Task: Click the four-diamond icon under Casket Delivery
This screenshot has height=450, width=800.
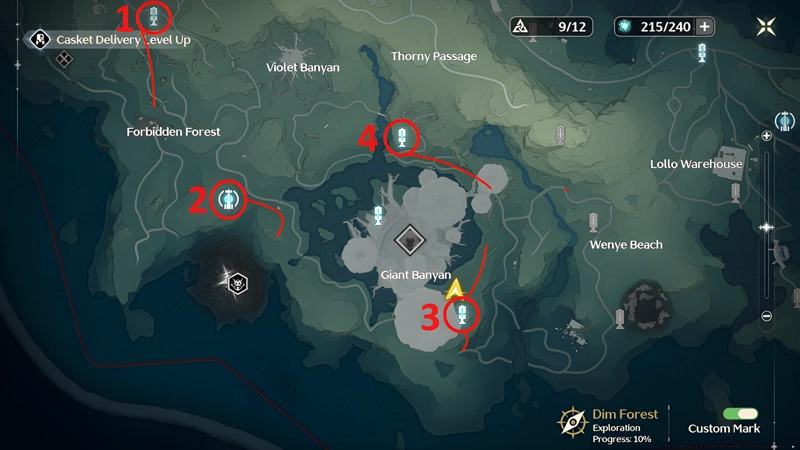Action: [x=64, y=59]
